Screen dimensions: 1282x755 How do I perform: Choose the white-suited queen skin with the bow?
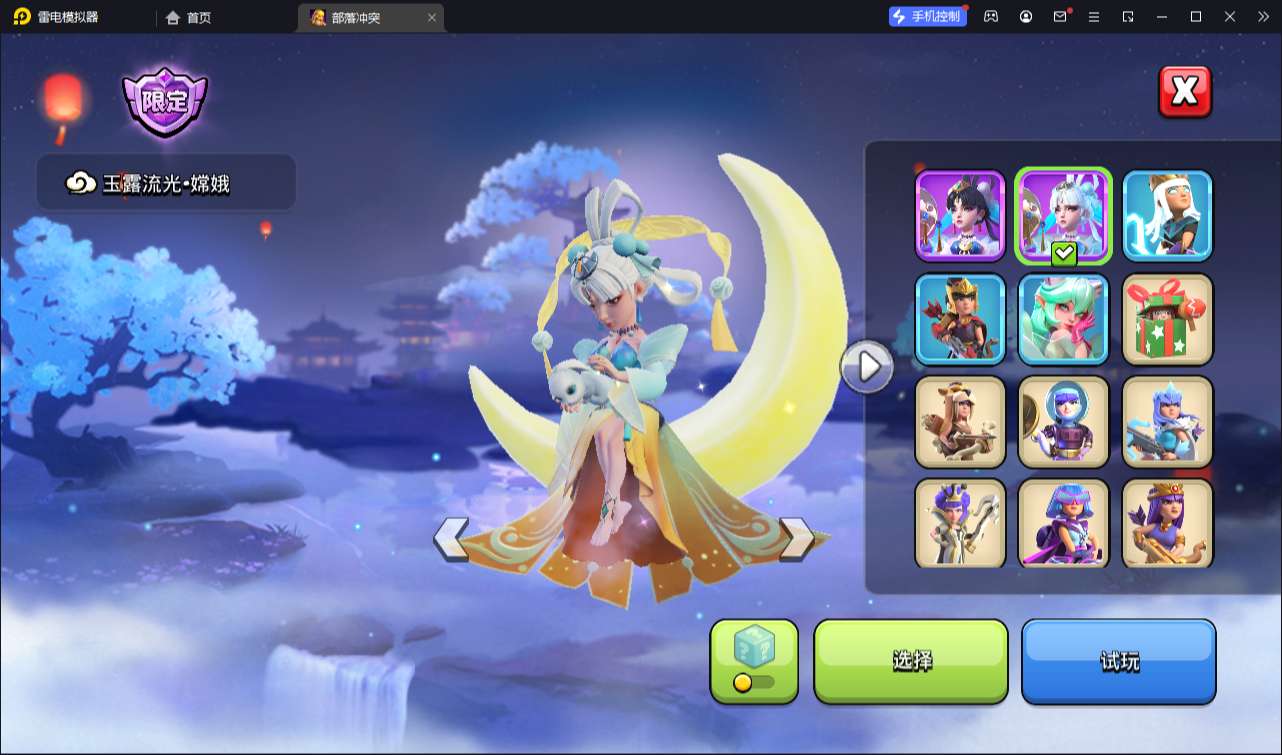(960, 524)
